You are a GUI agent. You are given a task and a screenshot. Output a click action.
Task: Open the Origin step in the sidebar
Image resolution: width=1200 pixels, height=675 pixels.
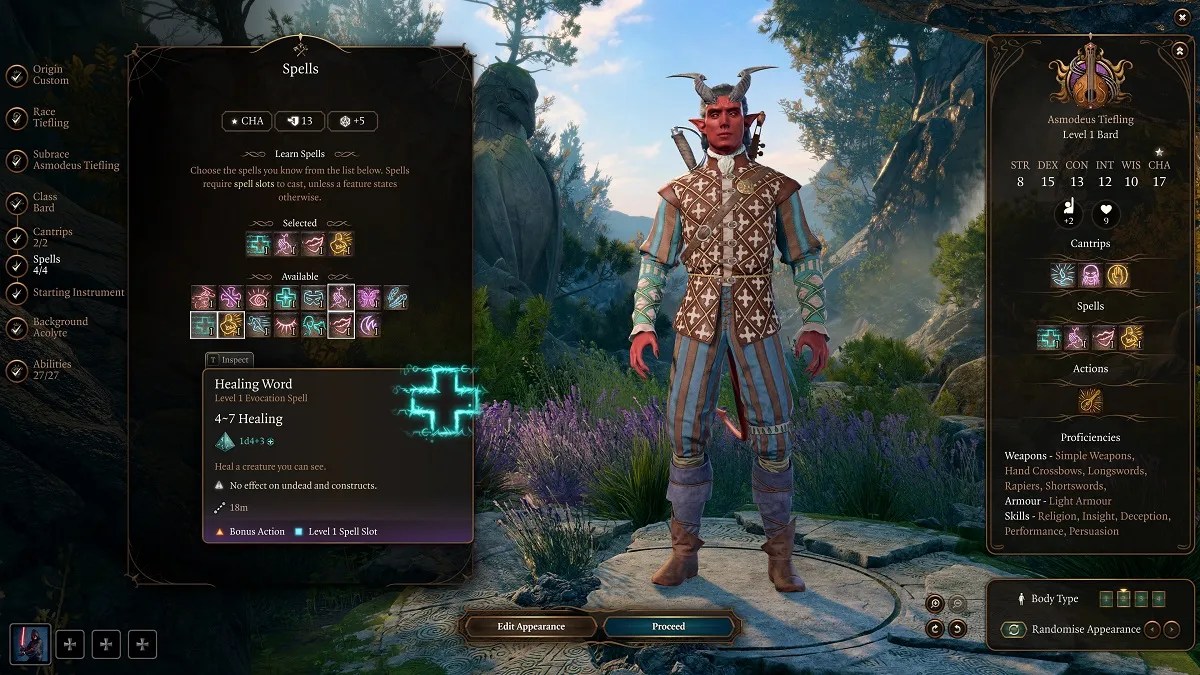pyautogui.click(x=49, y=75)
